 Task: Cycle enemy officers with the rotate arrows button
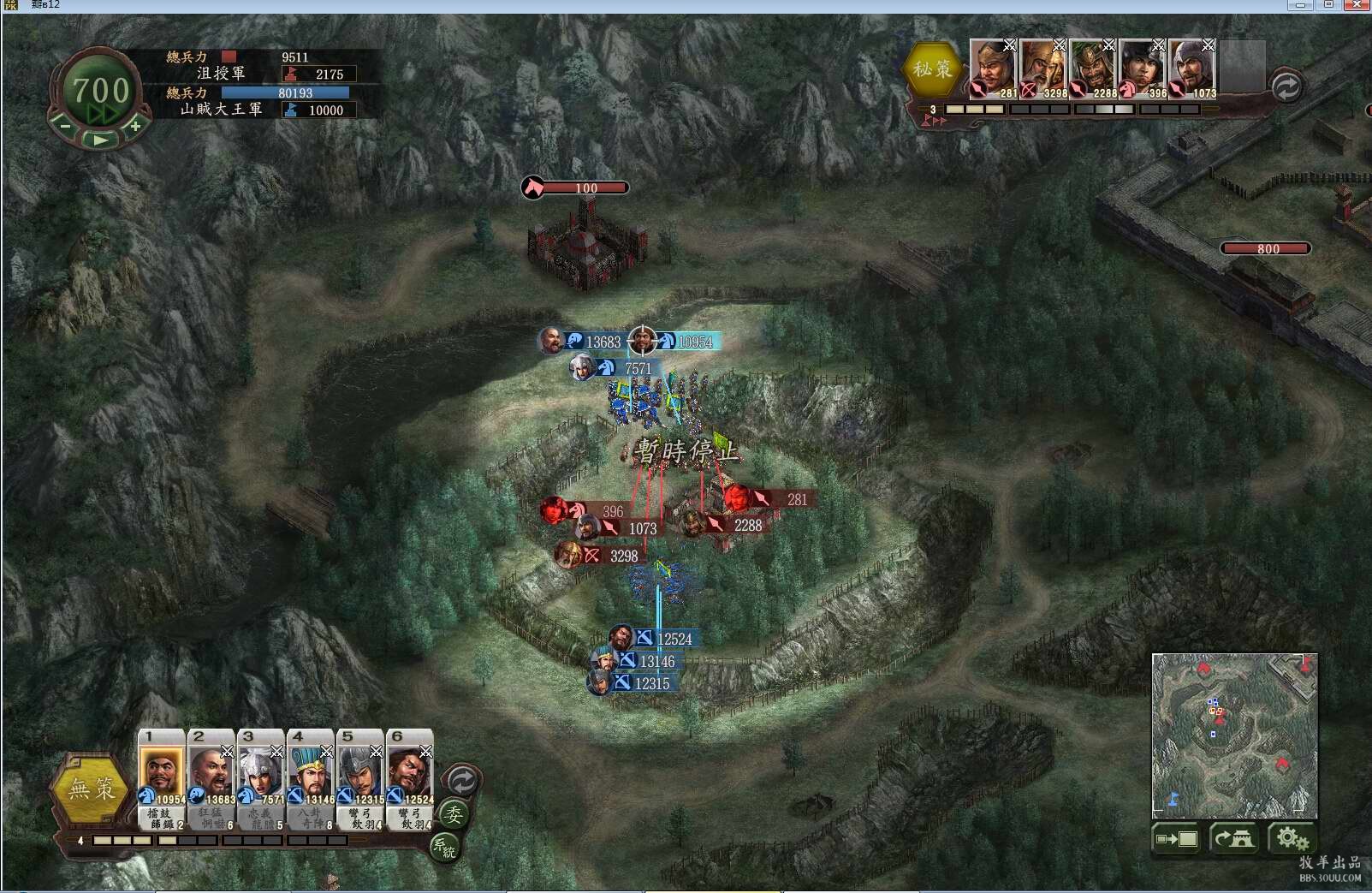coord(1286,86)
